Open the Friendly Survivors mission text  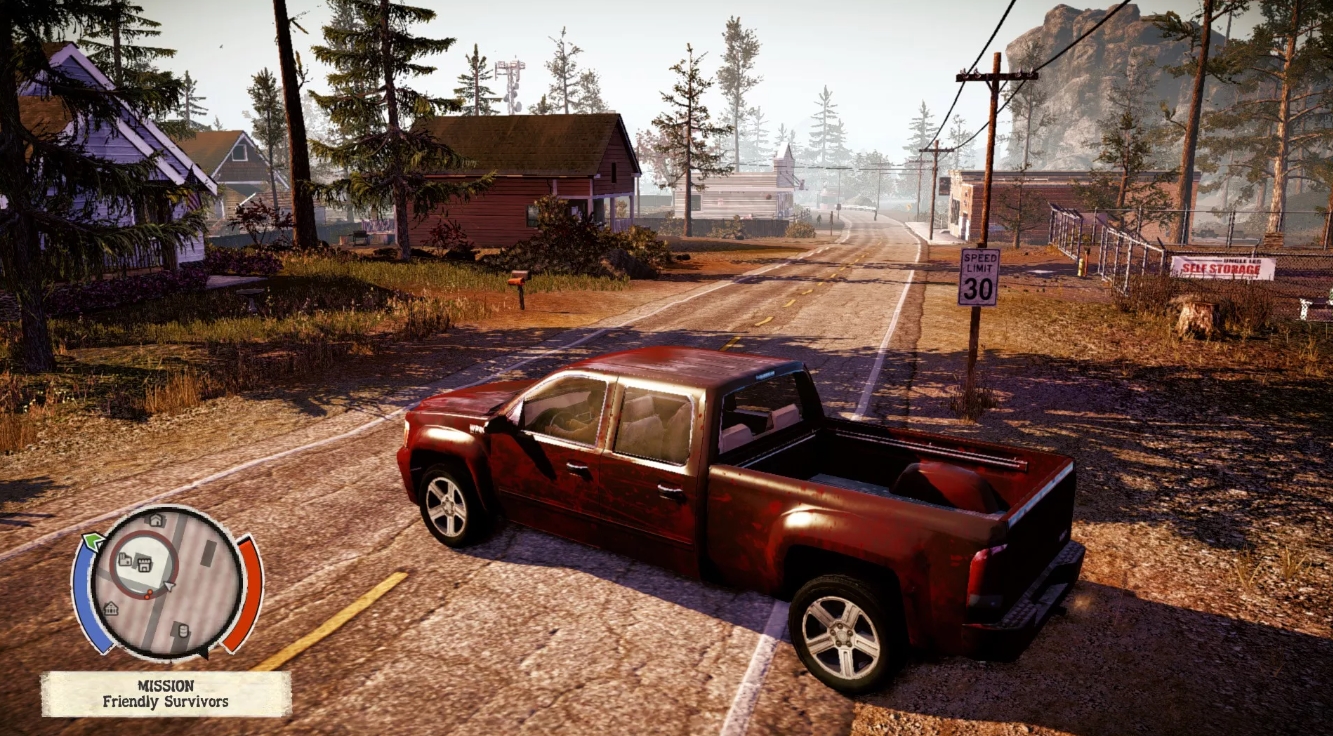[168, 700]
